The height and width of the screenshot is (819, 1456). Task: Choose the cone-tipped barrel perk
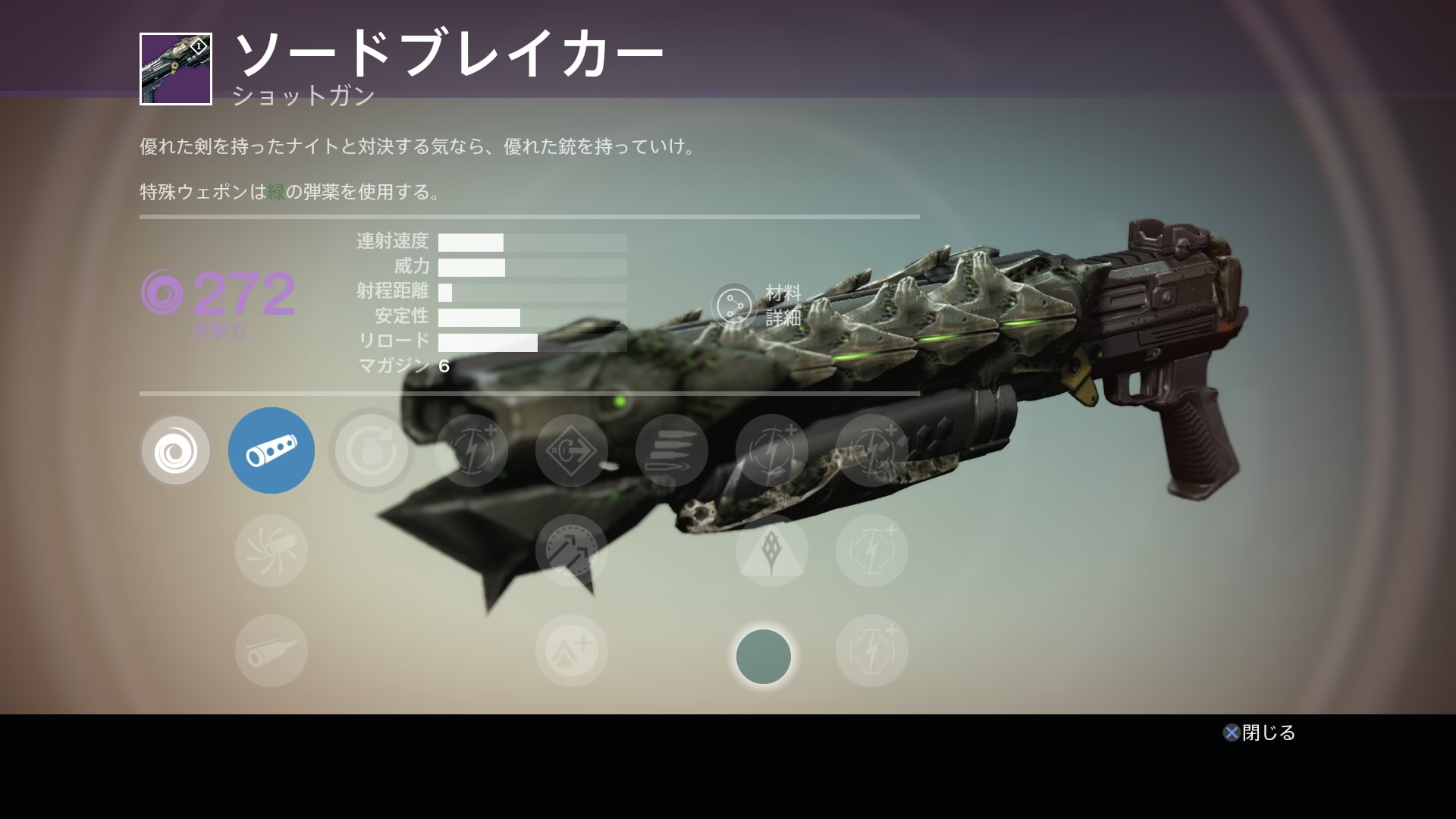[x=271, y=651]
